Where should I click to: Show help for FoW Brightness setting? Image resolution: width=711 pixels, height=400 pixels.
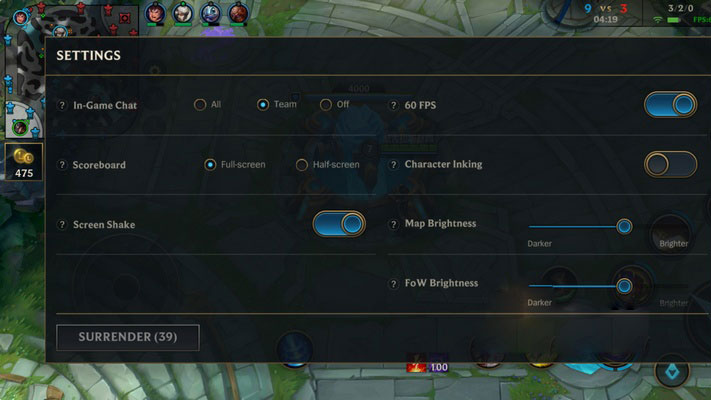tap(394, 284)
